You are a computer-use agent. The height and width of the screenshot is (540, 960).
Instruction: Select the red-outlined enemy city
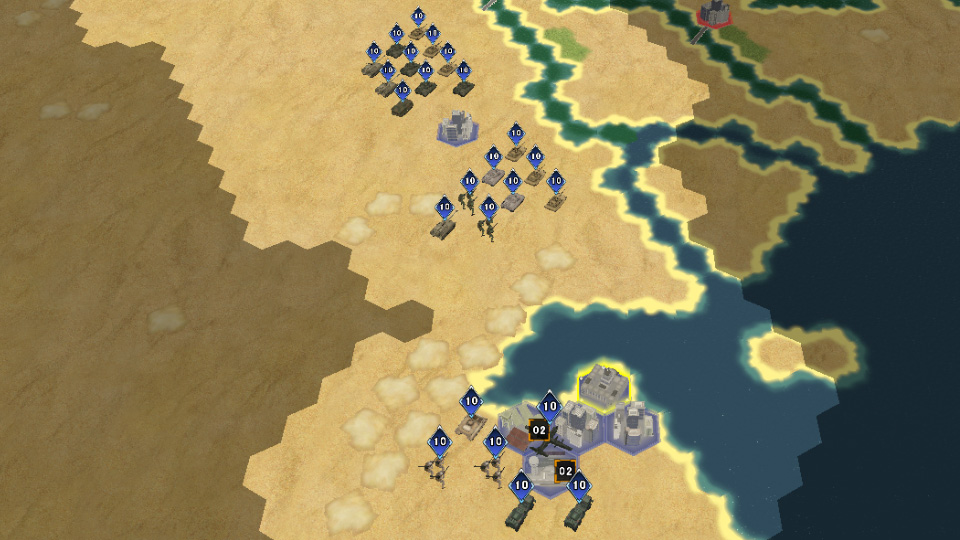714,13
